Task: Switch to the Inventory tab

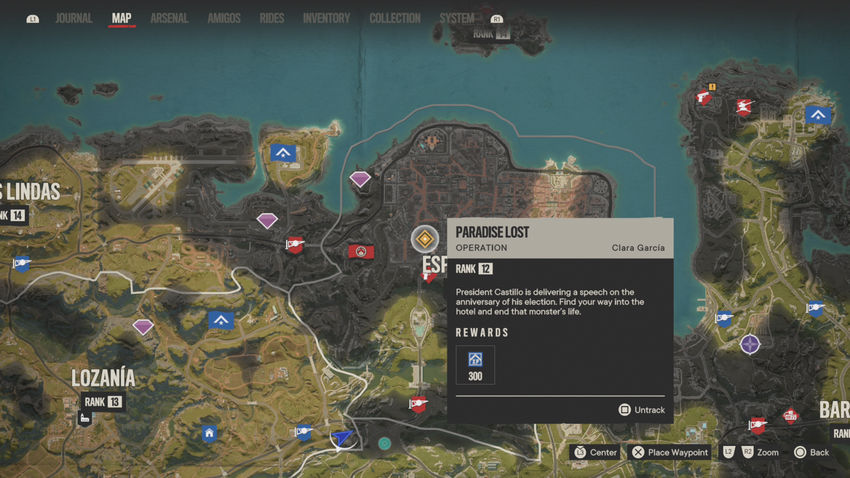Action: pyautogui.click(x=326, y=18)
